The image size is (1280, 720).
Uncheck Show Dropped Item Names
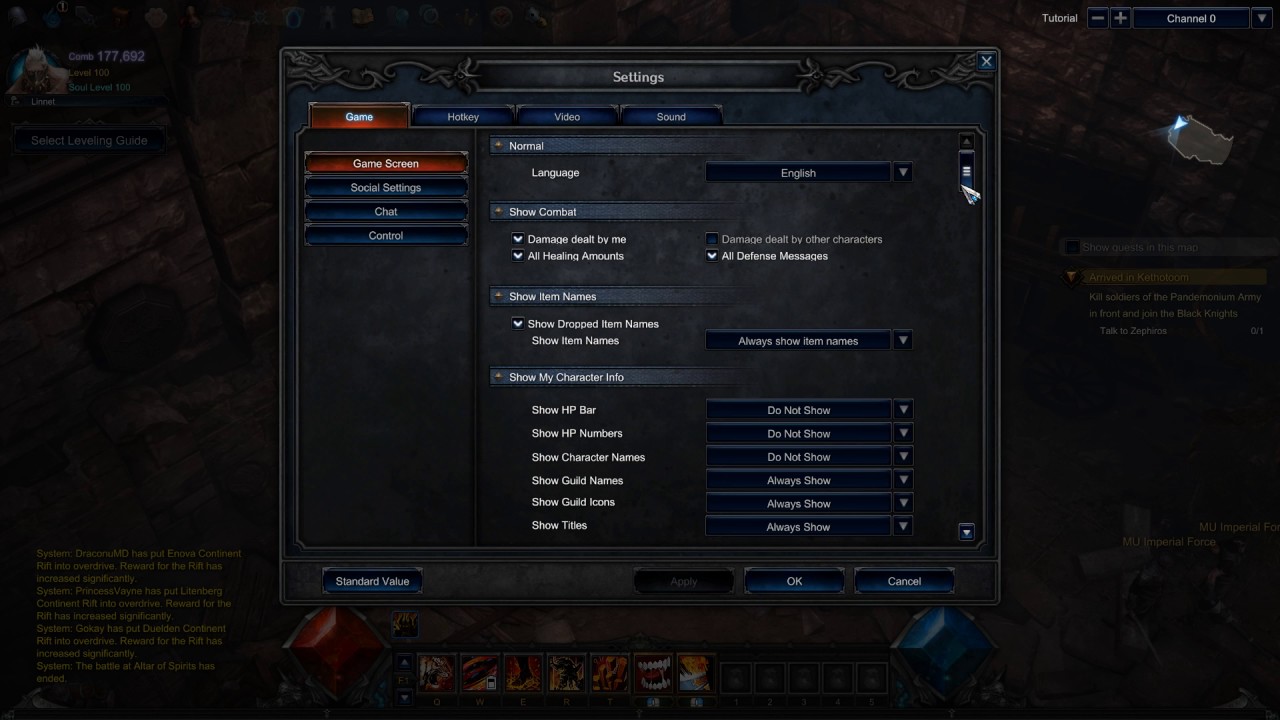[518, 323]
